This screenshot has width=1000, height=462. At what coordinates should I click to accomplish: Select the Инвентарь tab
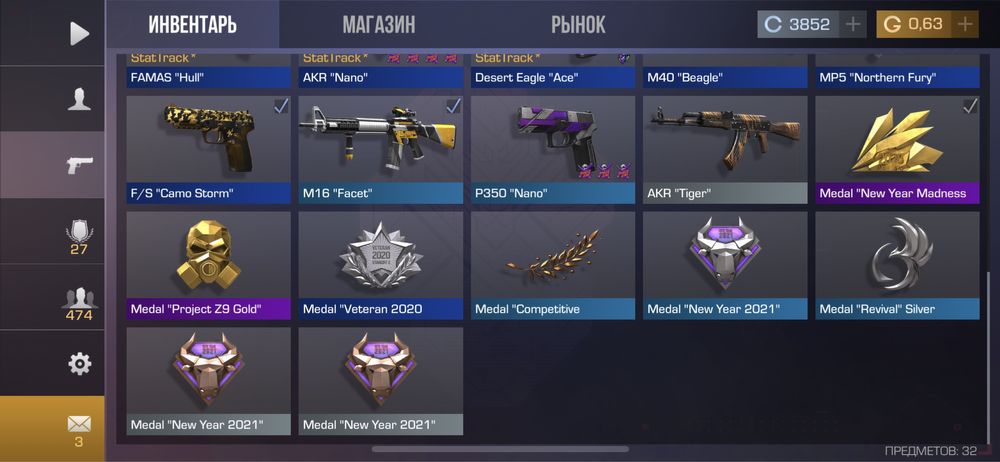coord(192,25)
